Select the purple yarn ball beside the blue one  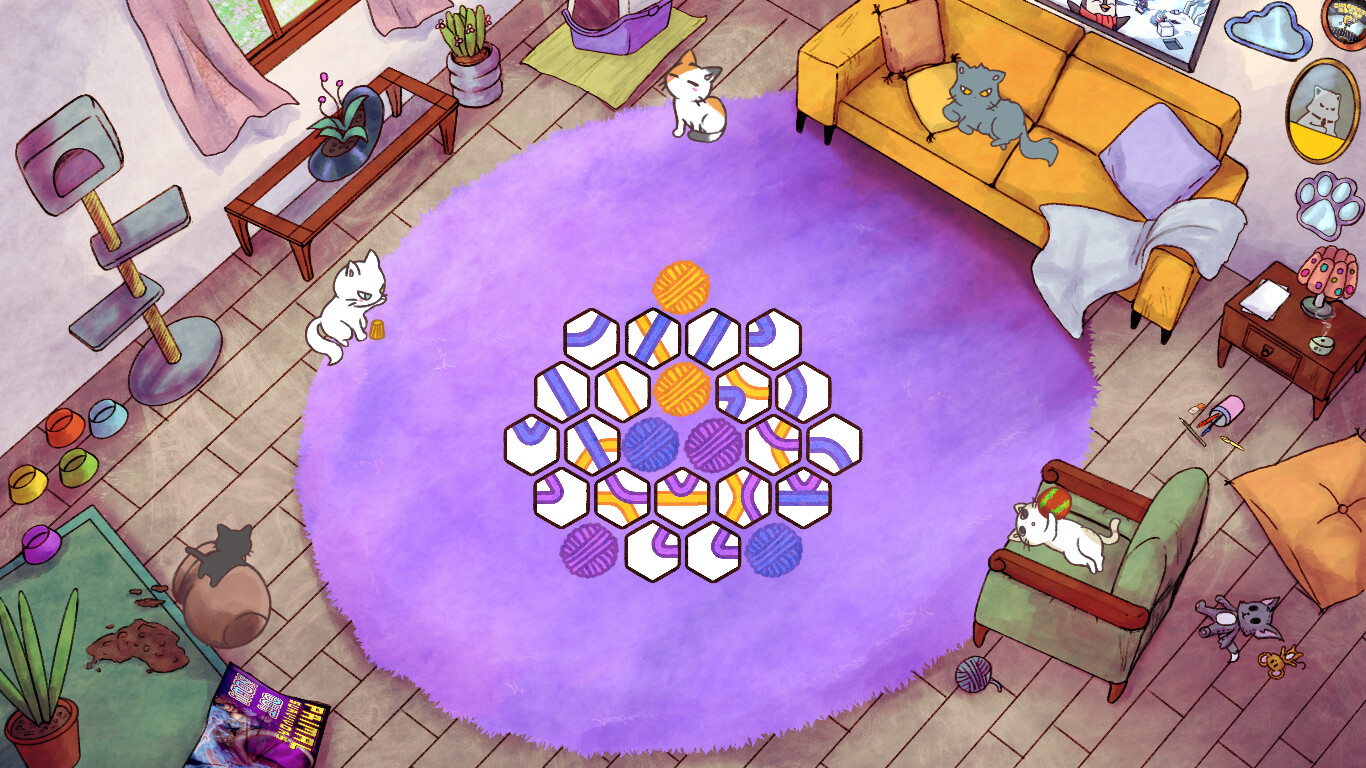(714, 446)
